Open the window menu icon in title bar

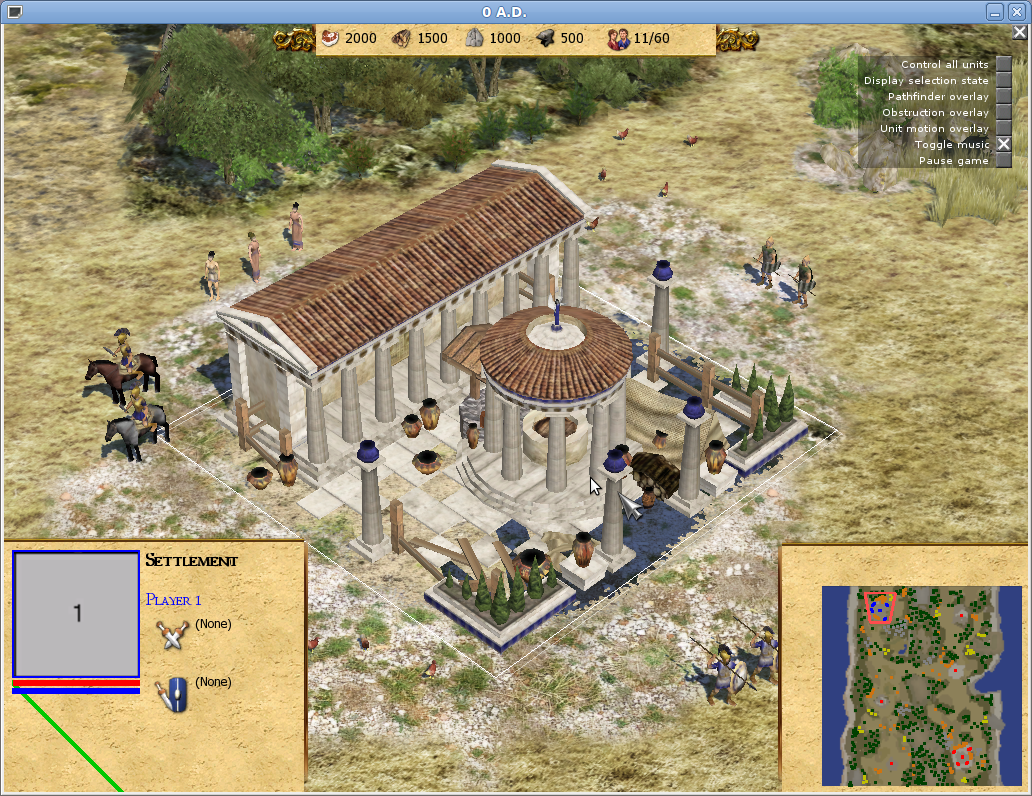click(x=13, y=11)
